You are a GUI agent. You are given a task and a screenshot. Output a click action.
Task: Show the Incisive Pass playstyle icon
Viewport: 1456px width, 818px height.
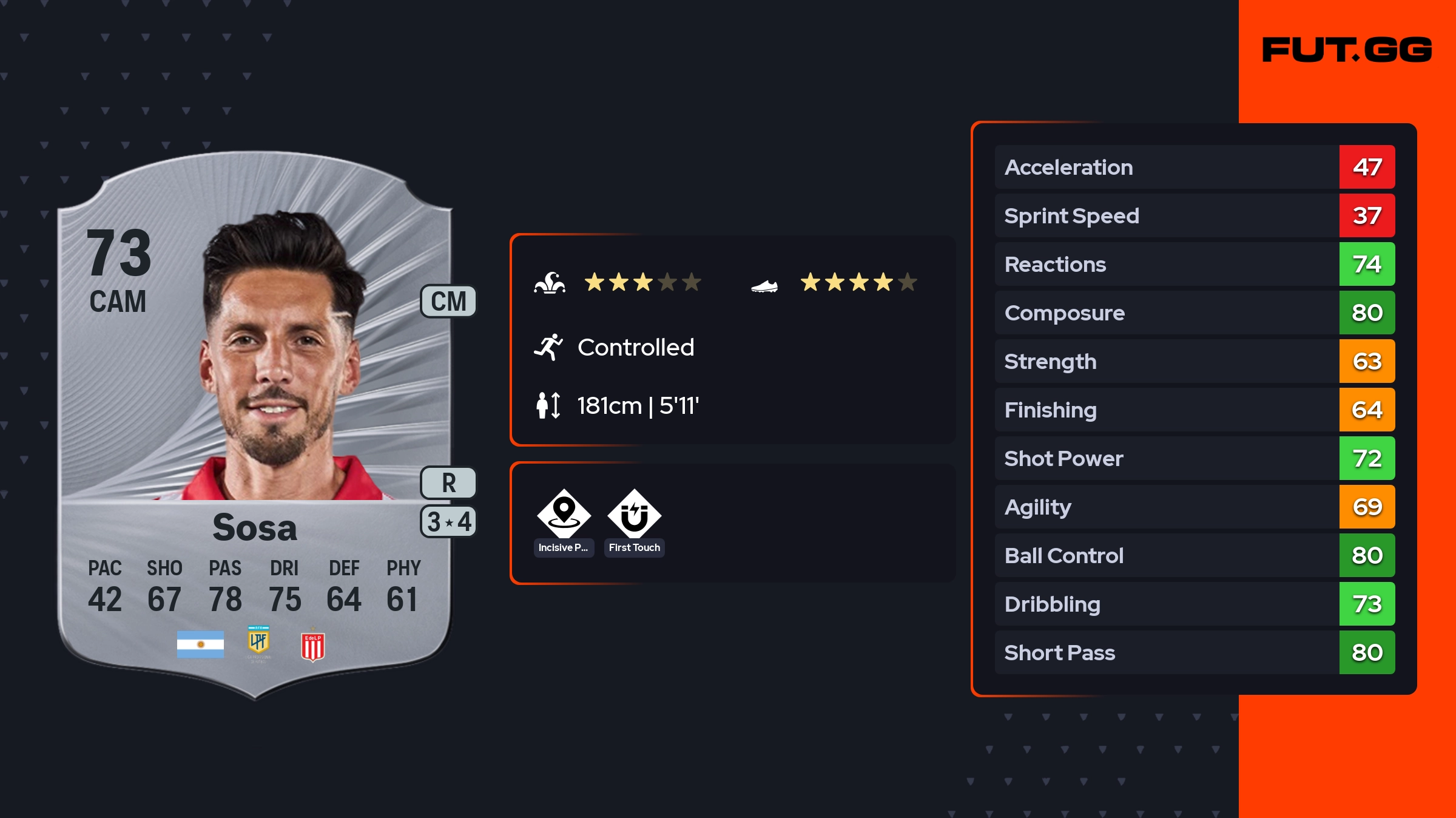[x=564, y=515]
